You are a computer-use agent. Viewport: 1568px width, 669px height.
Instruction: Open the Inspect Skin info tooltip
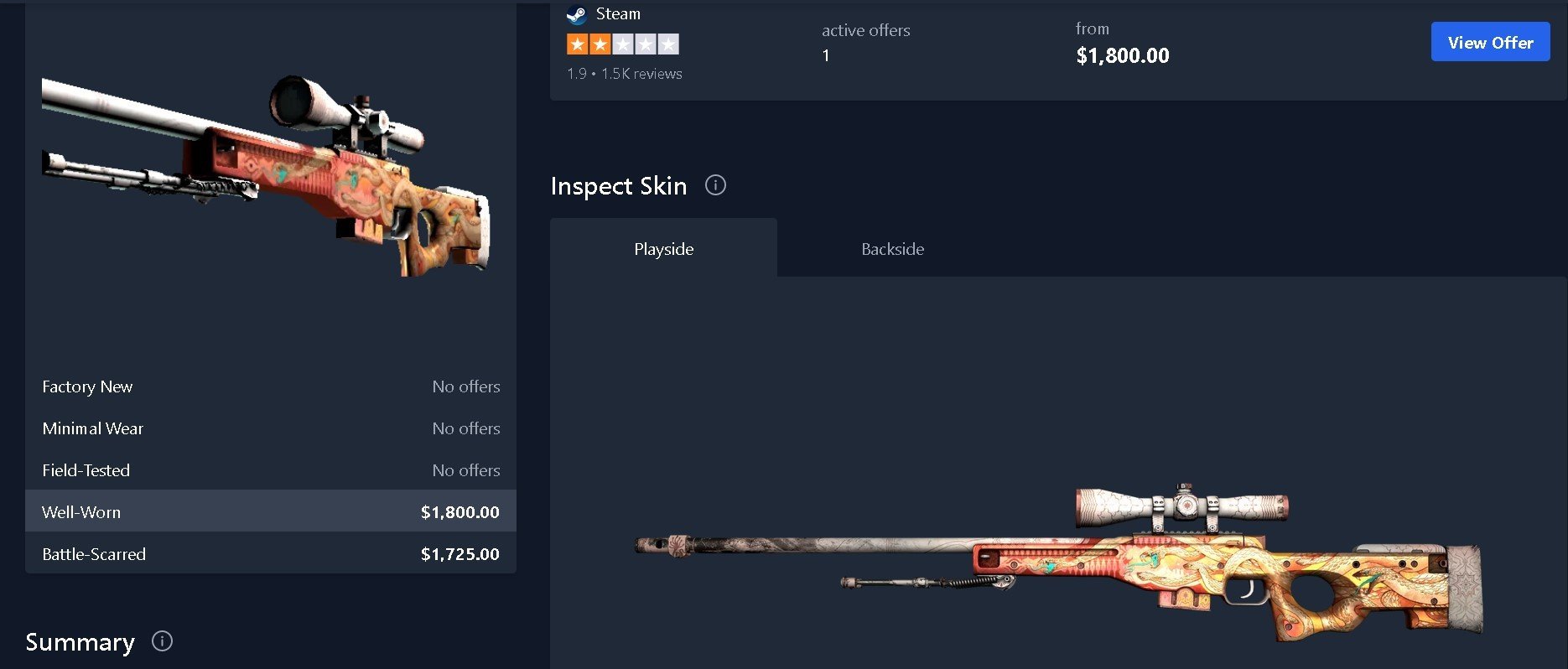[x=715, y=185]
